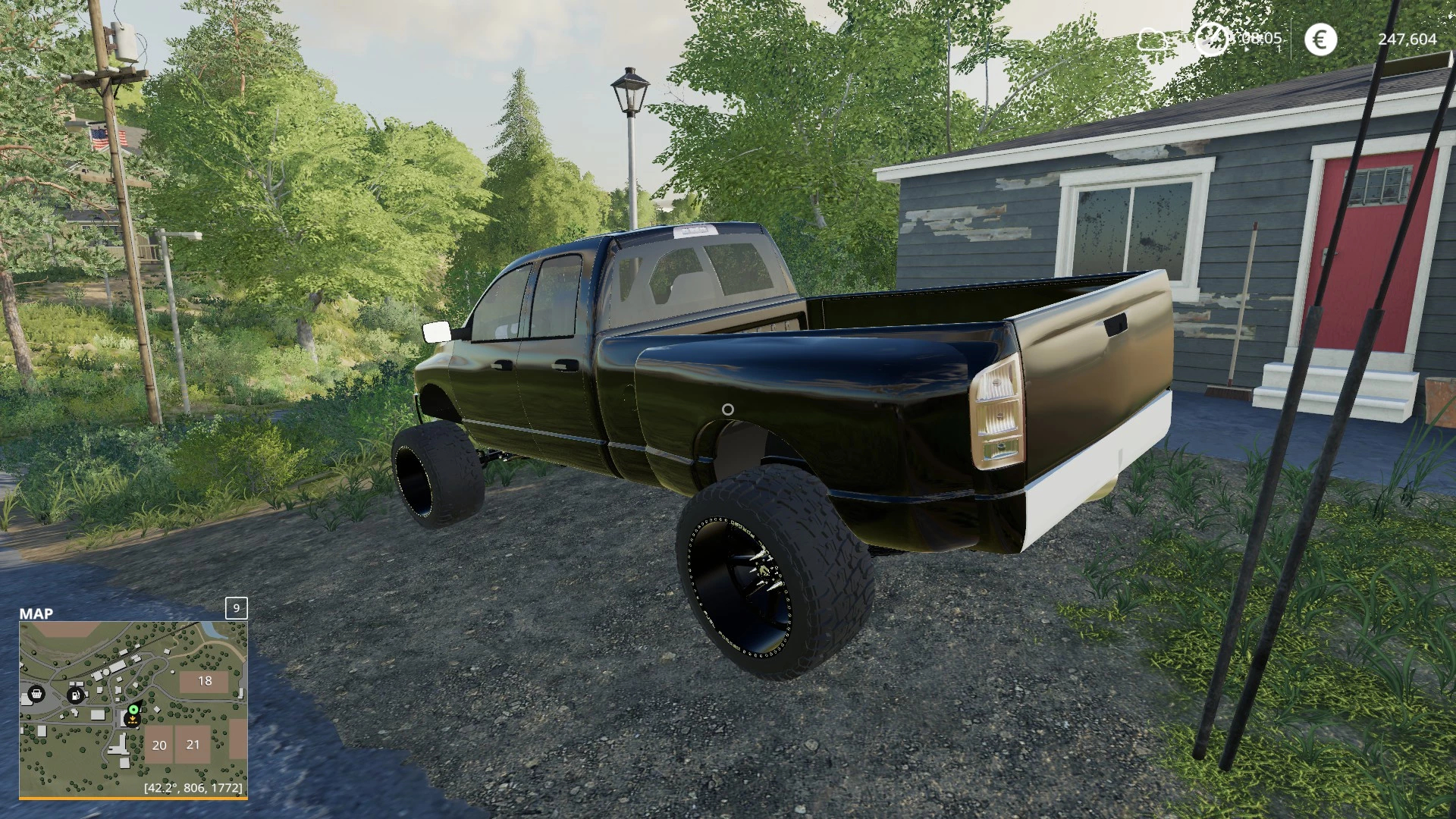Click the clock icon beside the game time
1456x819 pixels.
pyautogui.click(x=1210, y=39)
